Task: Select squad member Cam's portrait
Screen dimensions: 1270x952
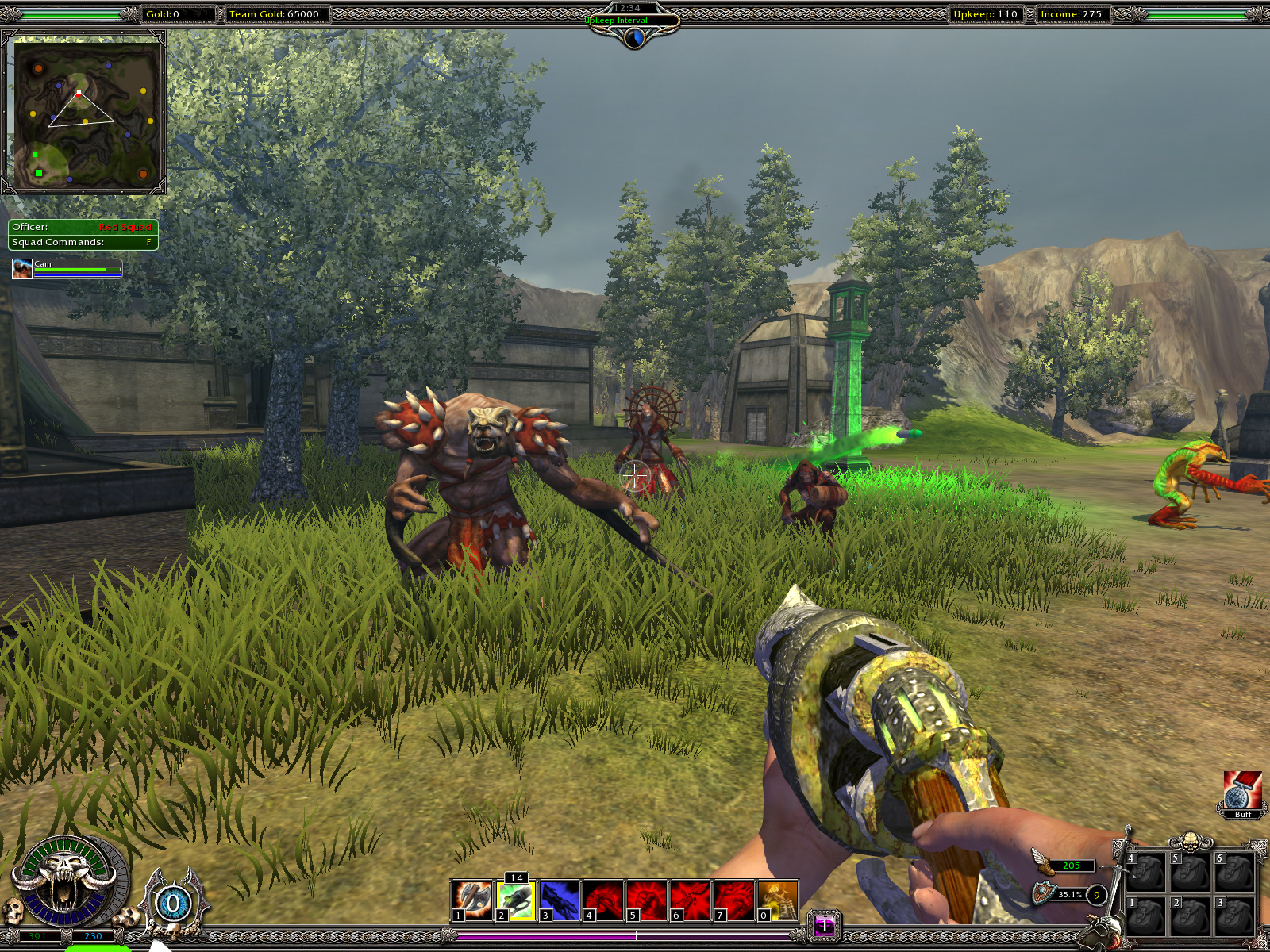Action: pos(22,269)
